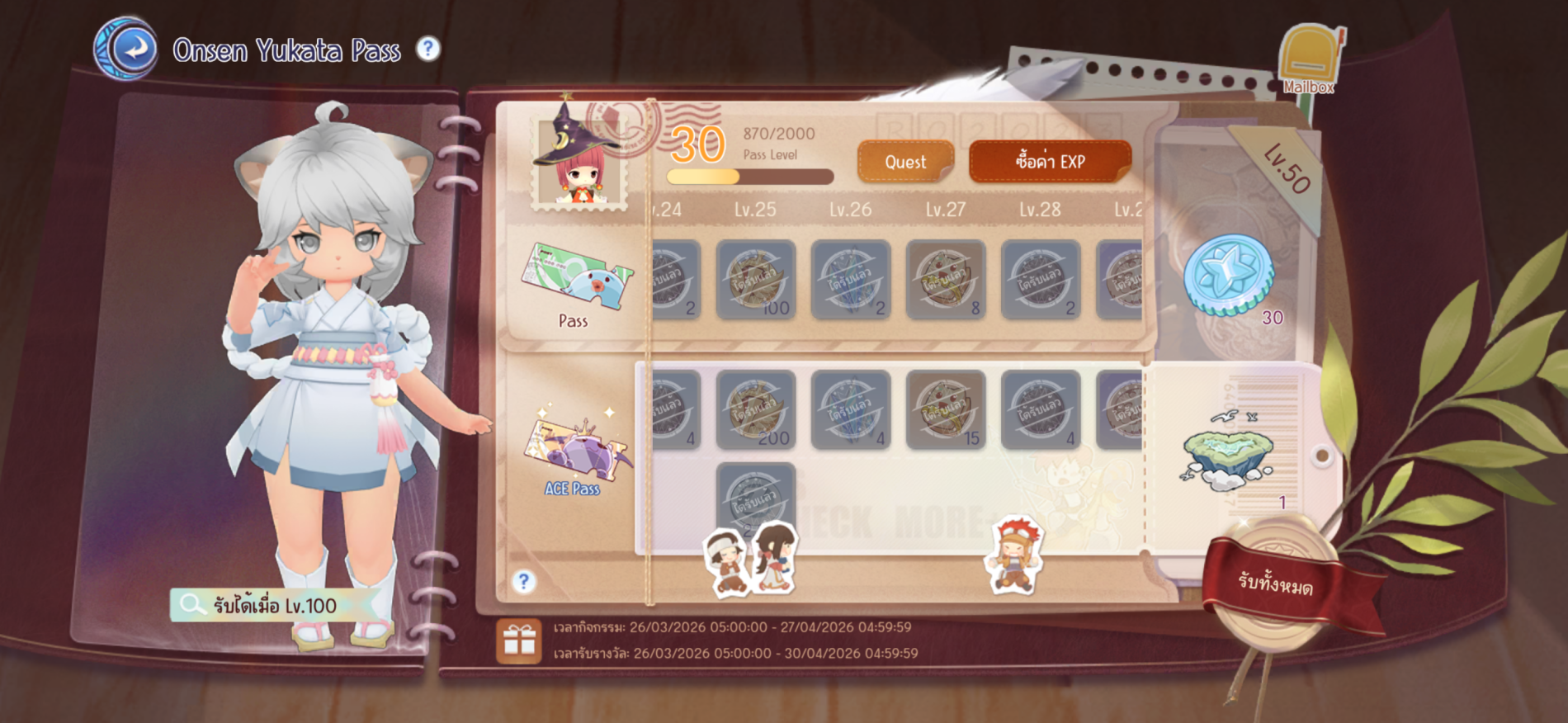This screenshot has width=1568, height=723.
Task: Go back using the blue arrow button
Action: tap(130, 50)
